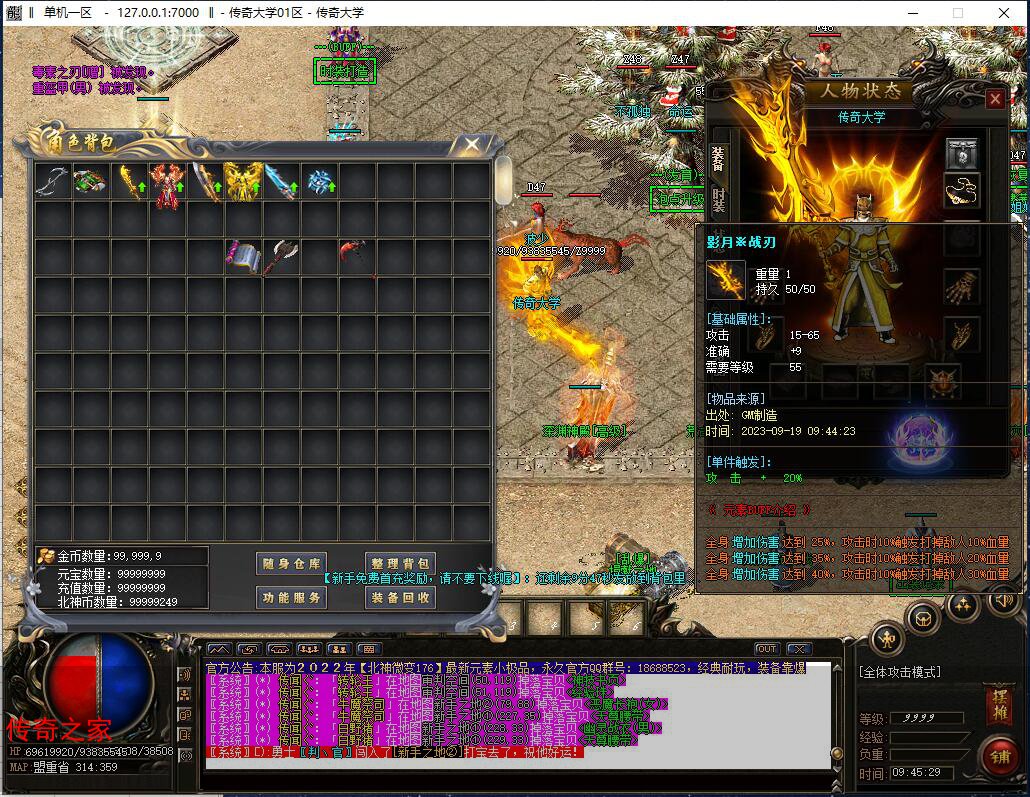Select the red flame armor in backpack
Image resolution: width=1030 pixels, height=797 pixels.
[167, 183]
